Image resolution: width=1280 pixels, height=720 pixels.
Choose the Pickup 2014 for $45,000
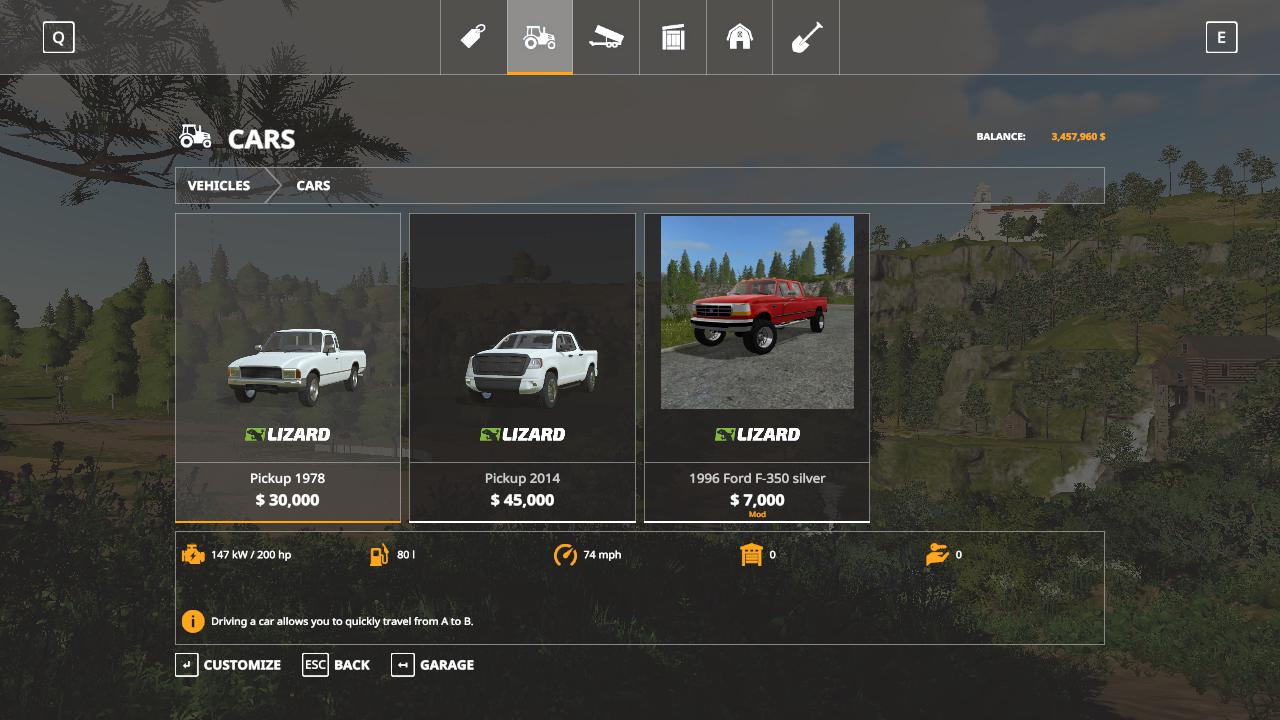tap(522, 367)
